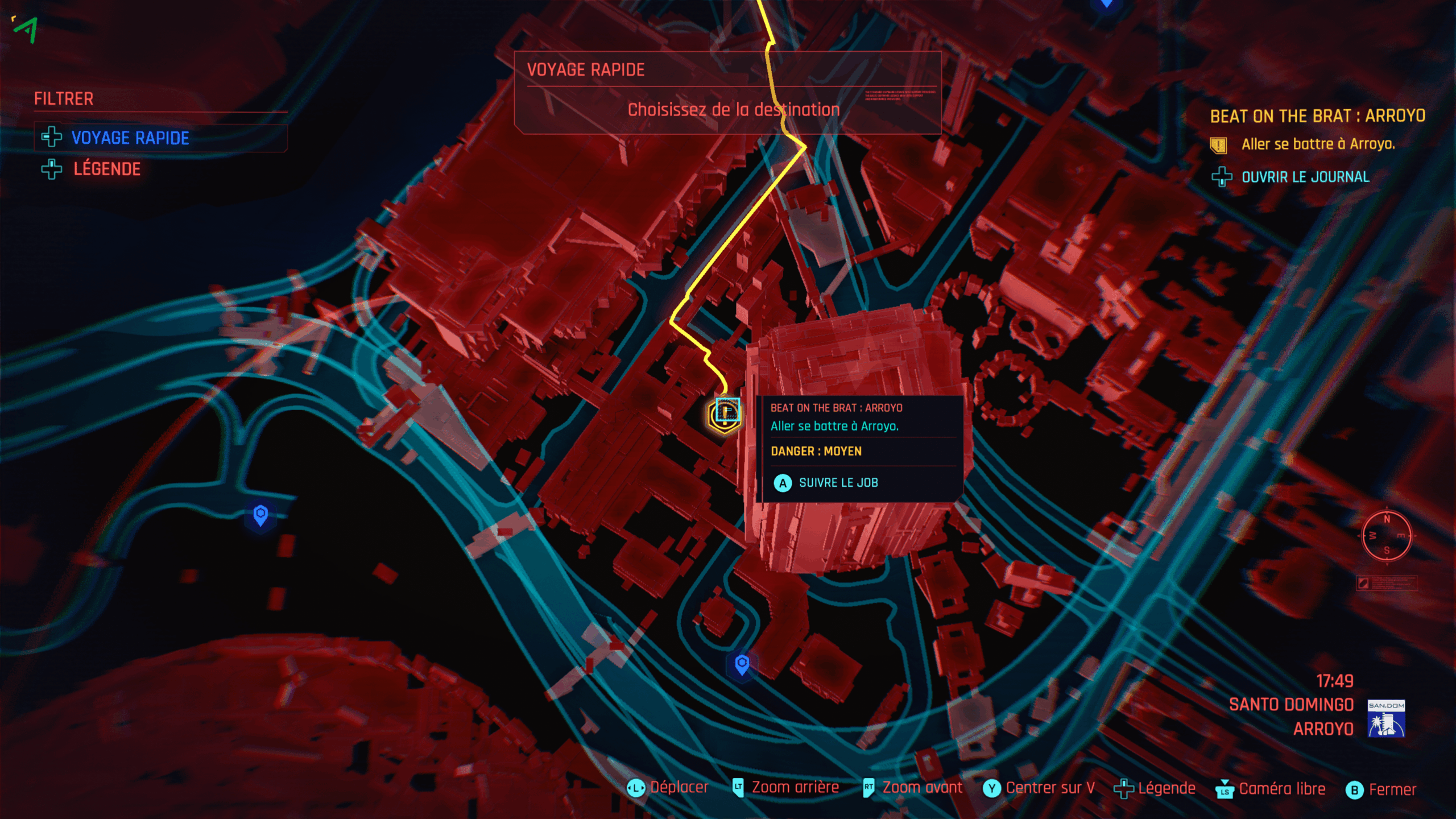This screenshot has width=1456, height=819.
Task: Activate the Caméra libre option
Action: [1281, 789]
